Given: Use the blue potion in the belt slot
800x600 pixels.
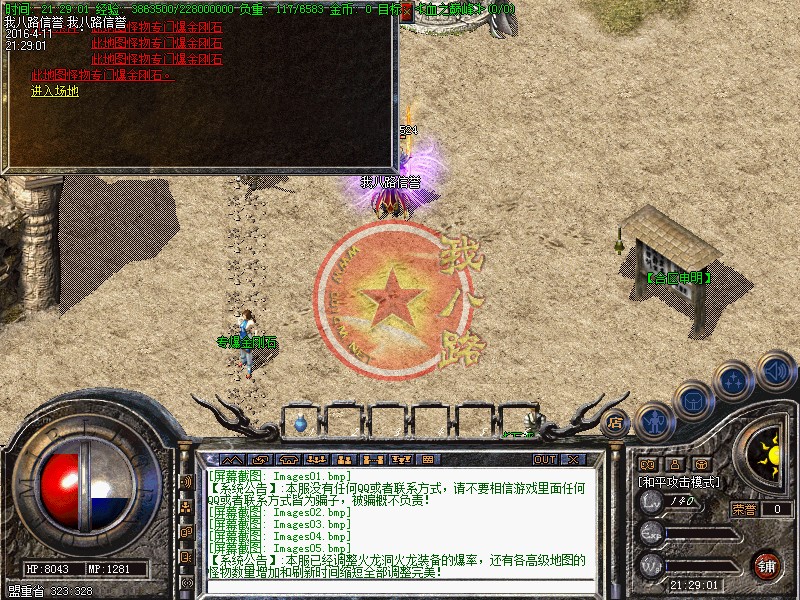Looking at the screenshot, I should (x=301, y=424).
